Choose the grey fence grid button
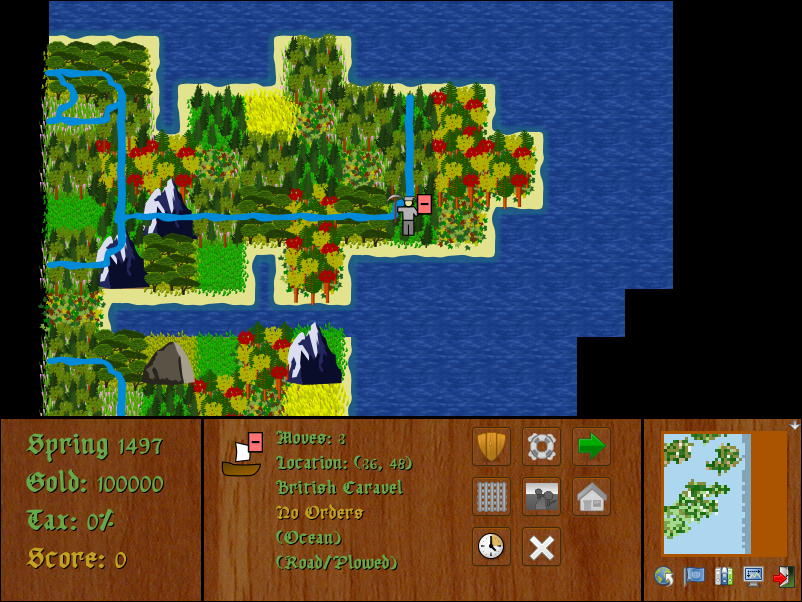This screenshot has height=602, width=802. click(x=491, y=496)
